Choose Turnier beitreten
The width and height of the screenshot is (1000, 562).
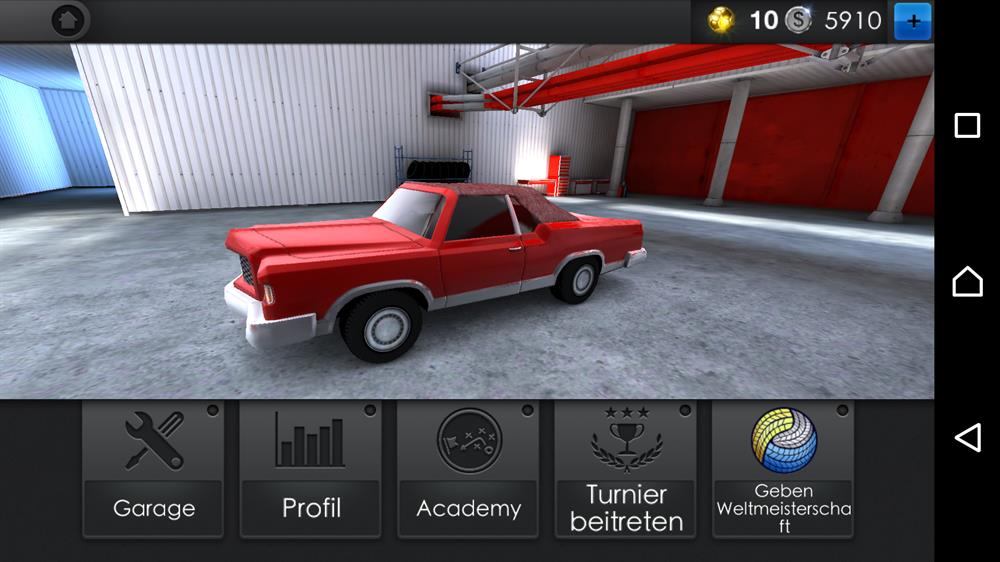pyautogui.click(x=626, y=470)
